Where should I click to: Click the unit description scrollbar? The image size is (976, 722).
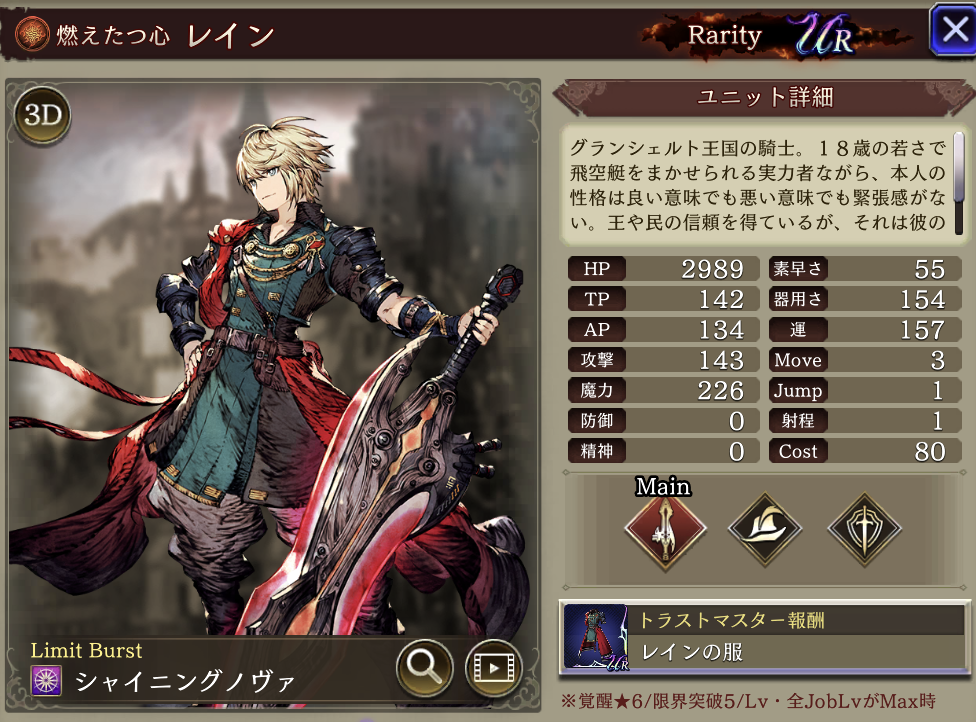(958, 158)
